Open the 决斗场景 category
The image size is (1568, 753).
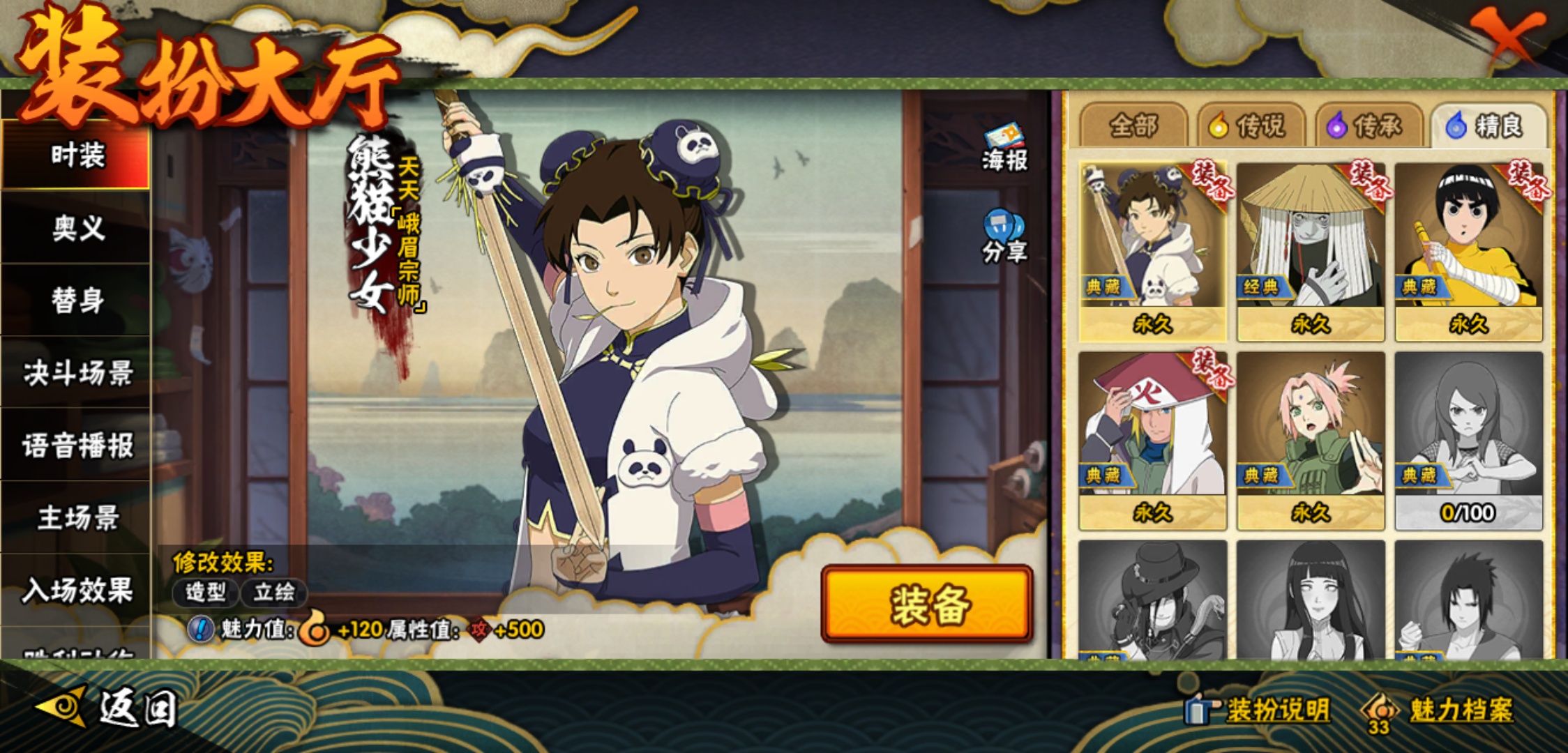click(77, 373)
